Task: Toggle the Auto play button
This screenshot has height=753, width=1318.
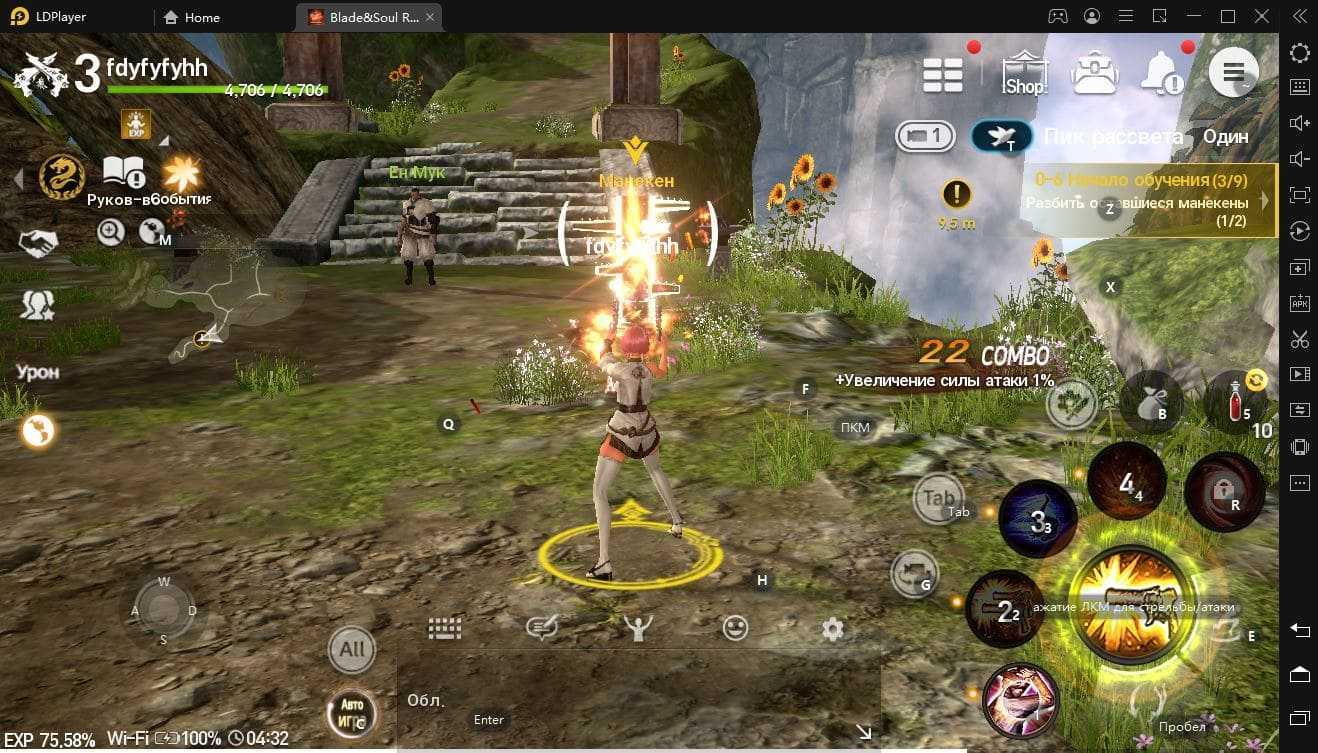Action: point(352,713)
